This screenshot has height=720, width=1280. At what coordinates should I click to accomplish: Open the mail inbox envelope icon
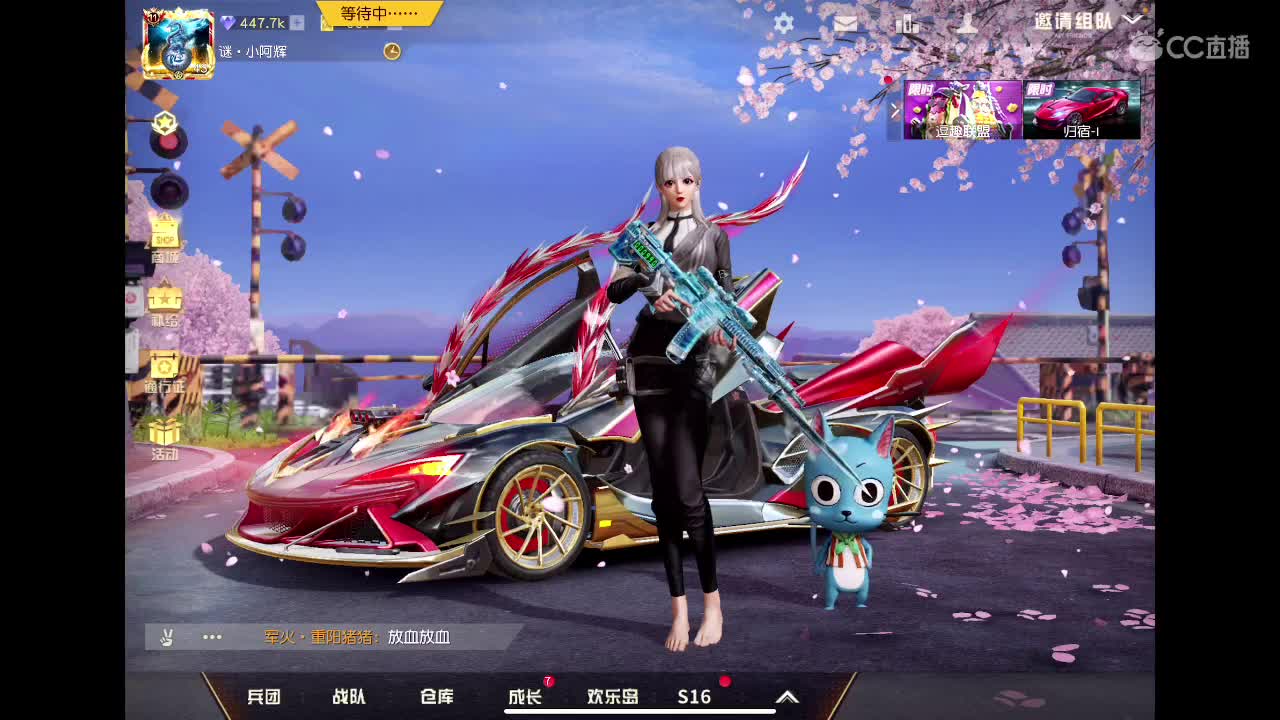click(x=847, y=22)
